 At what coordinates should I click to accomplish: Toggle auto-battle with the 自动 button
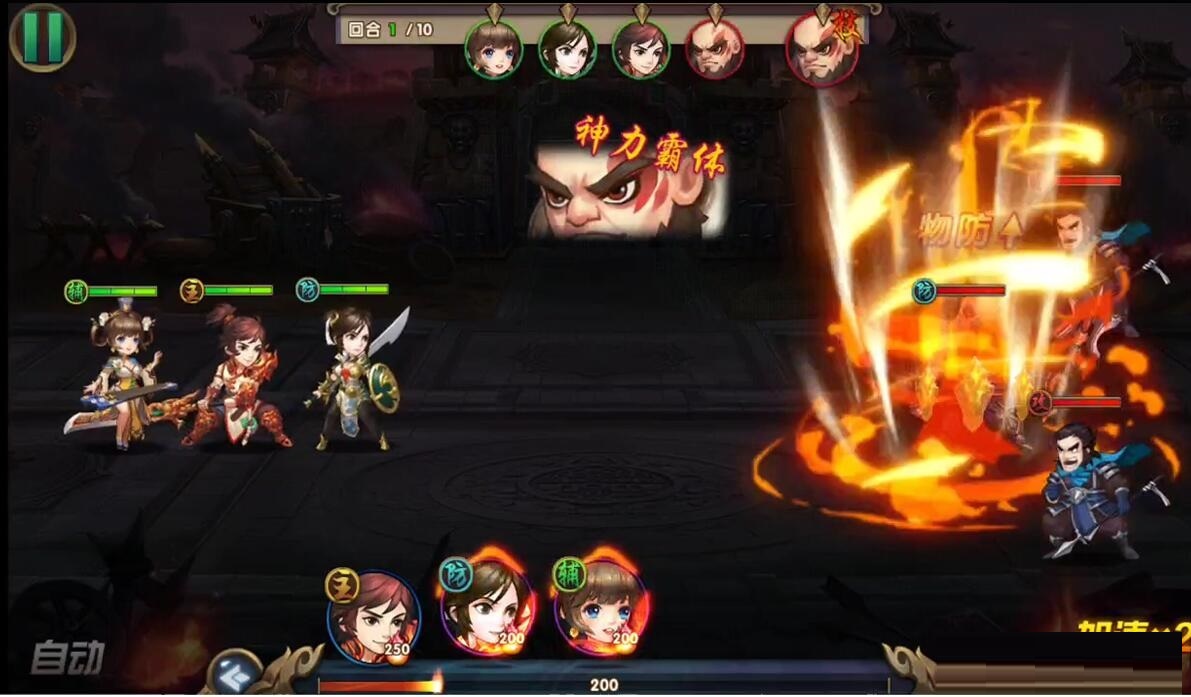[67, 657]
